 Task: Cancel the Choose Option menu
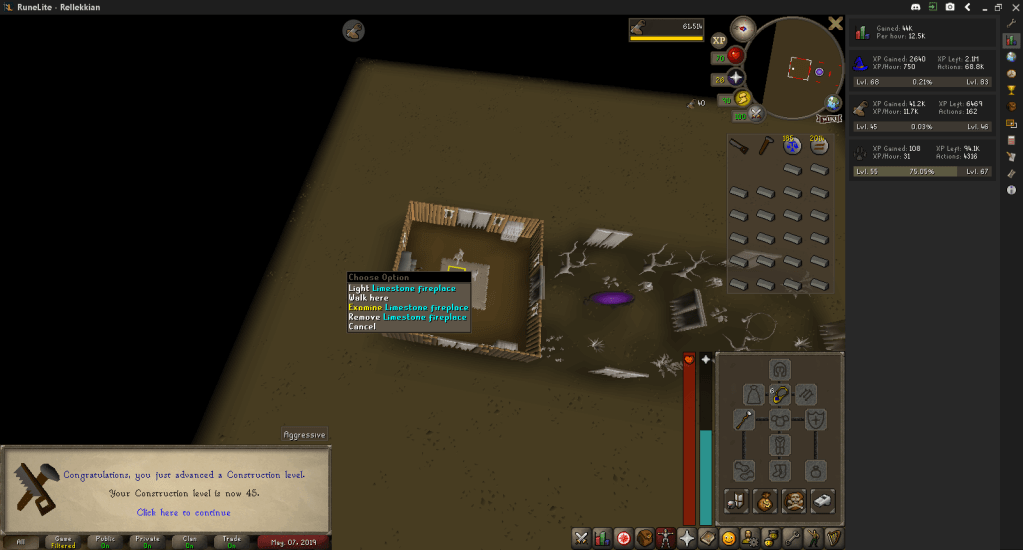362,327
